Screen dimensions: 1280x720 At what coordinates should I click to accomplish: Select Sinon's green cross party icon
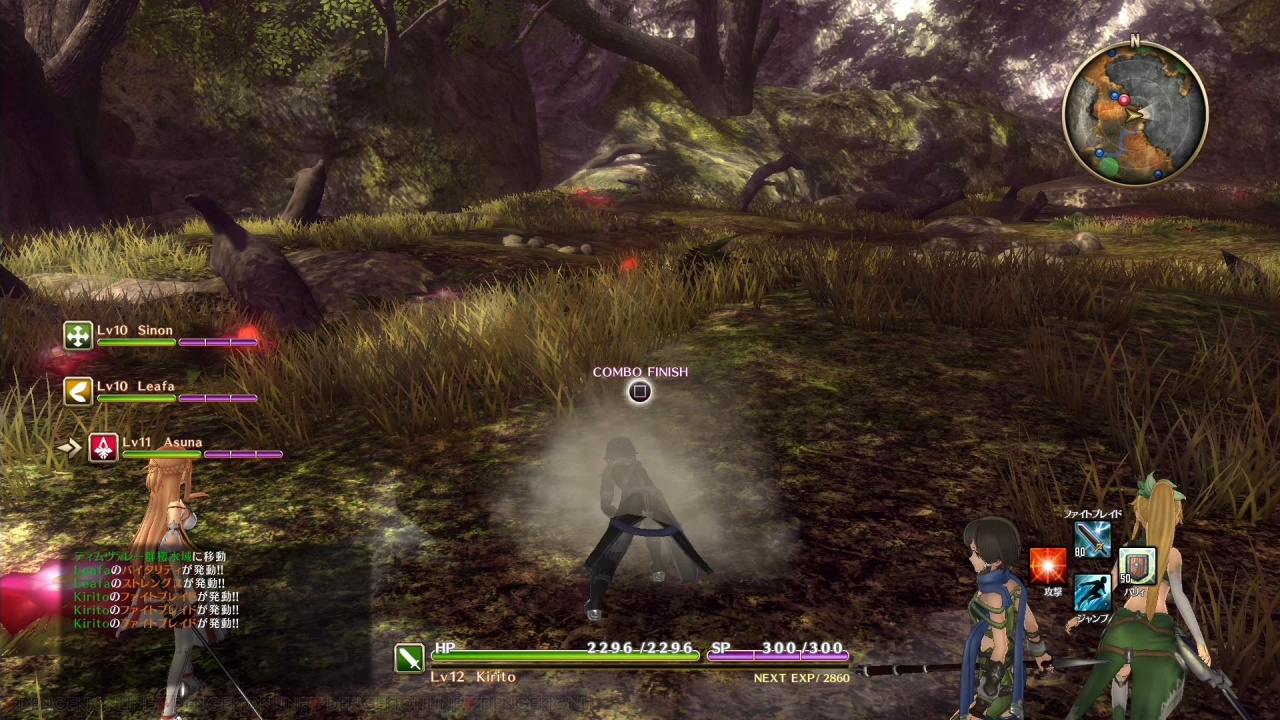click(78, 335)
